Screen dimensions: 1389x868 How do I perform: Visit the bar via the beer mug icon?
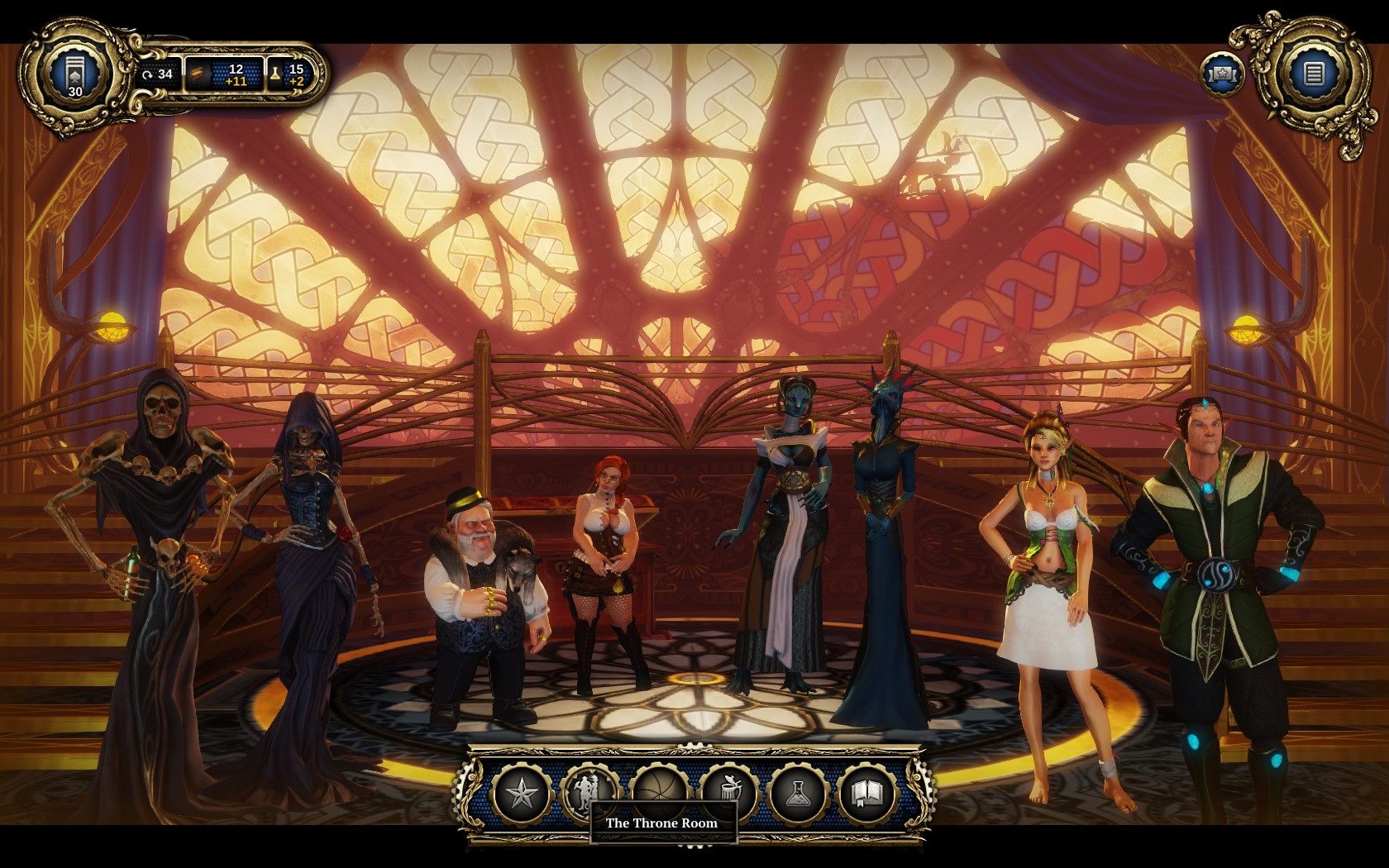coord(728,794)
